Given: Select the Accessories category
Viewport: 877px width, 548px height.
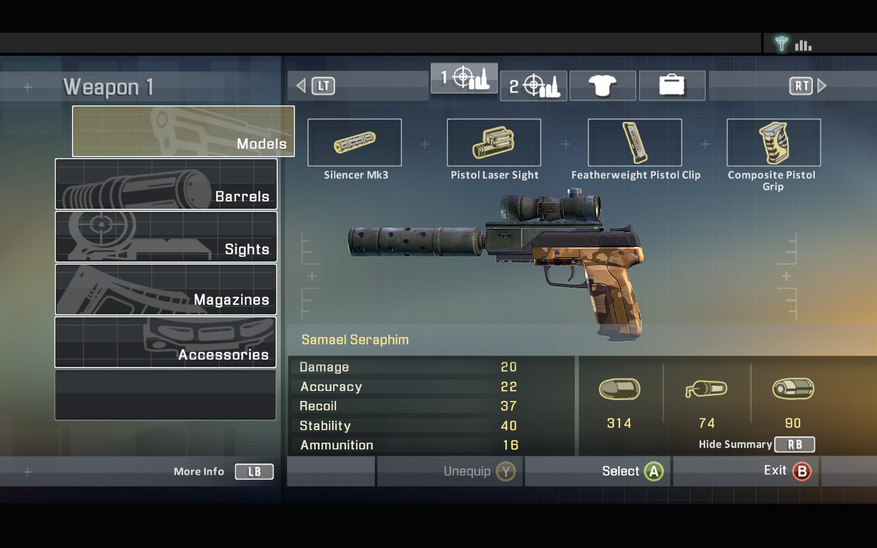Looking at the screenshot, I should (x=166, y=342).
